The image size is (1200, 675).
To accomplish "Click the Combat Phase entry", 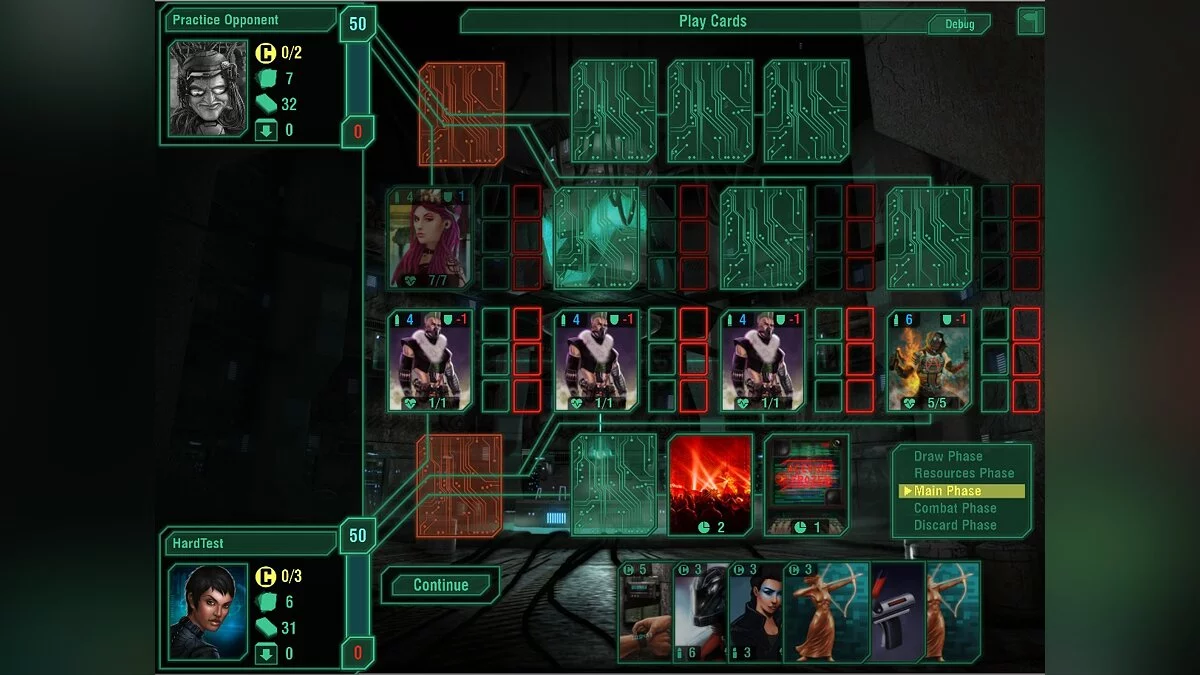I will coord(955,508).
